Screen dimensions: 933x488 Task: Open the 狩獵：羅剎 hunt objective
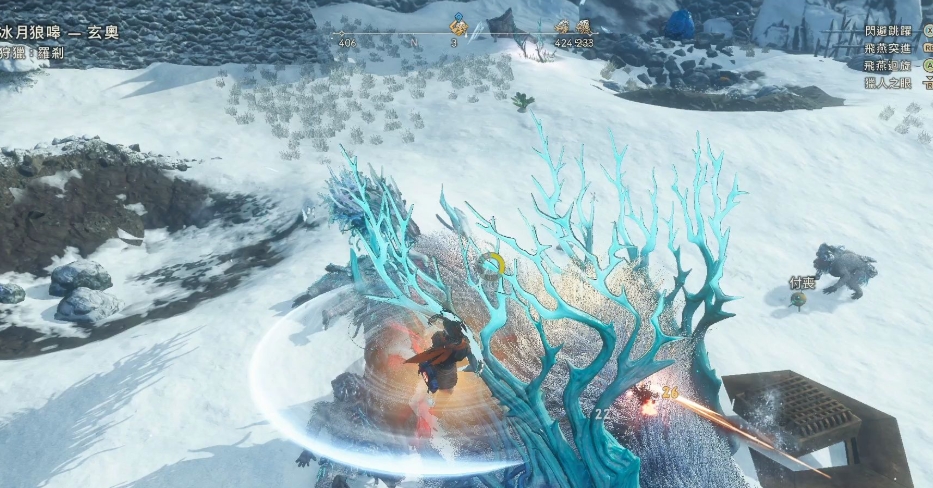[32, 53]
